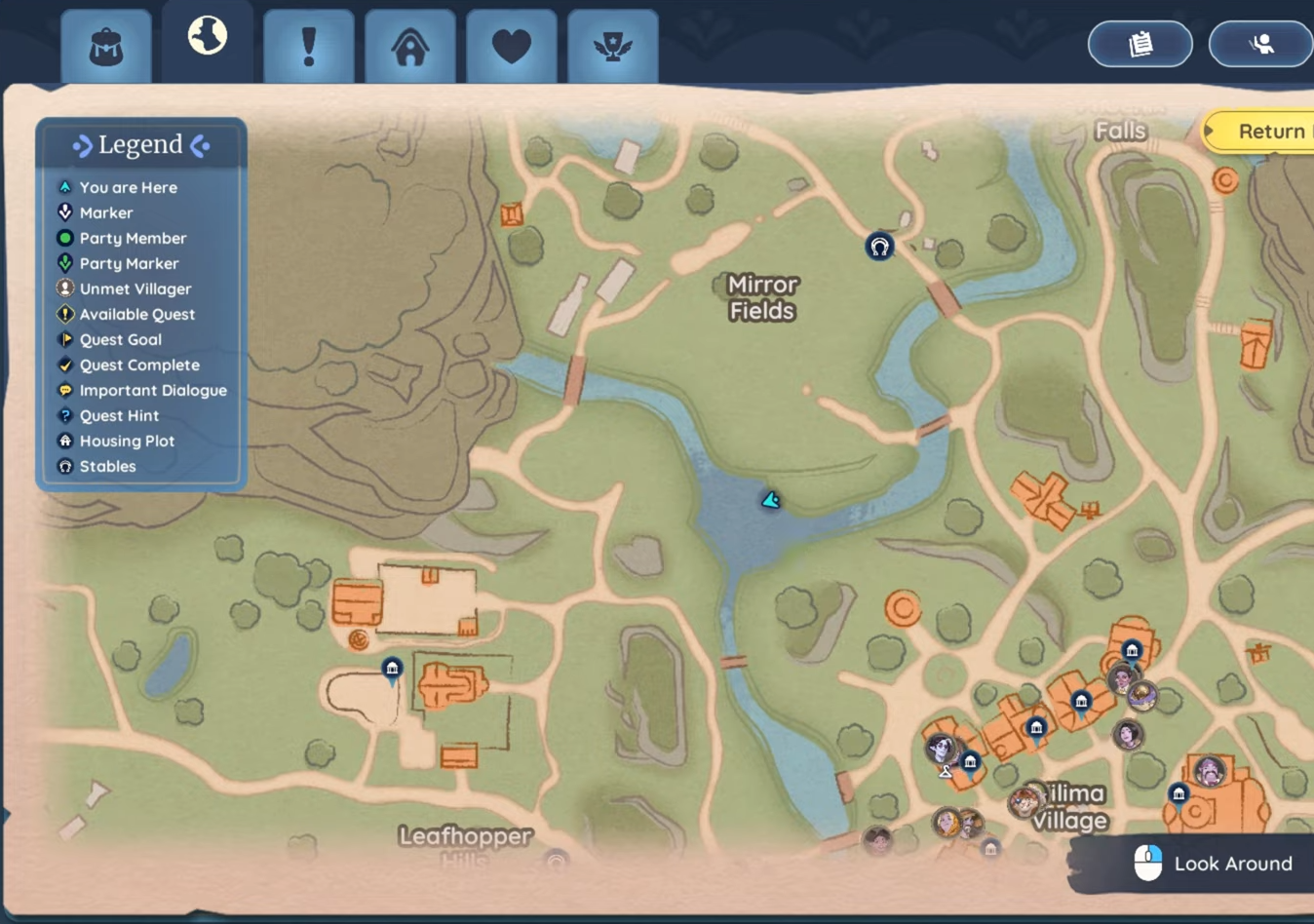Click your player location arrow on the river

(x=769, y=499)
